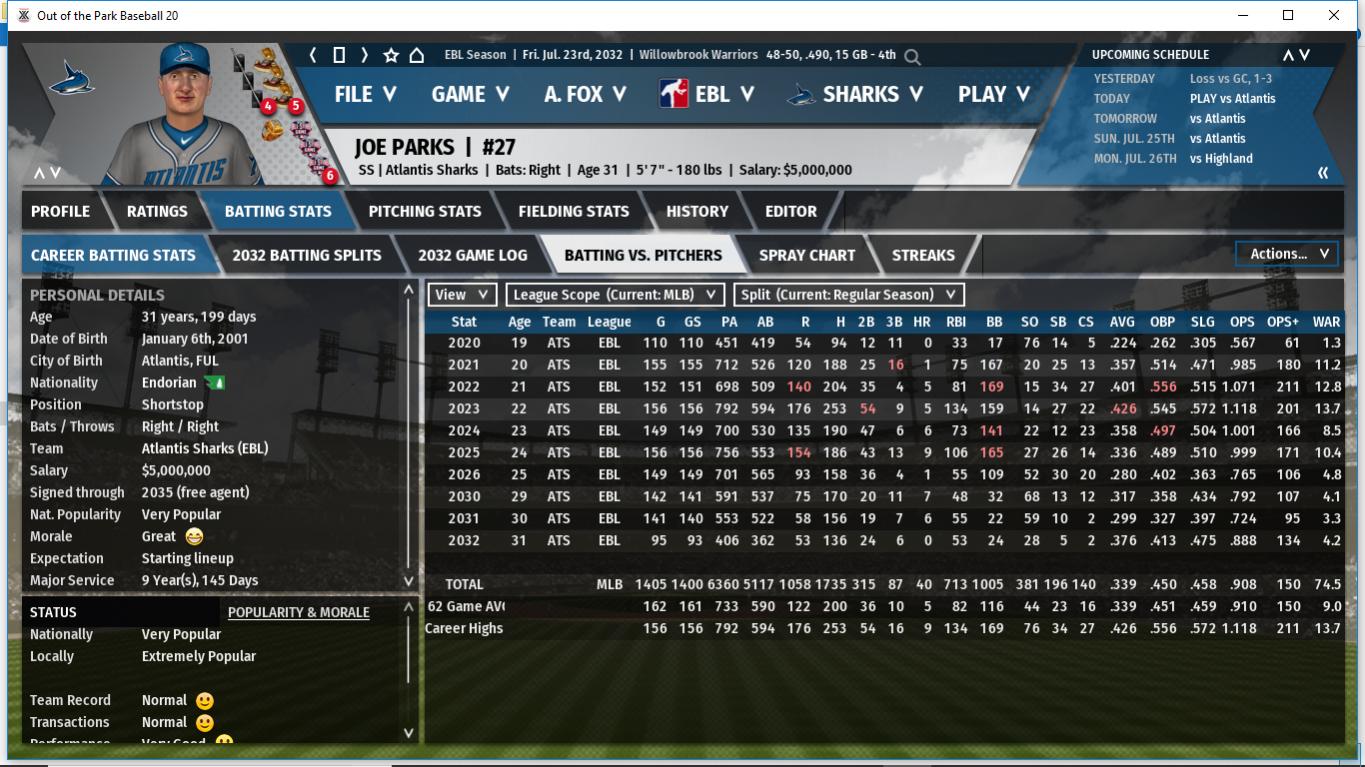1365x767 pixels.
Task: Close the game window
Action: pyautogui.click(x=1334, y=15)
